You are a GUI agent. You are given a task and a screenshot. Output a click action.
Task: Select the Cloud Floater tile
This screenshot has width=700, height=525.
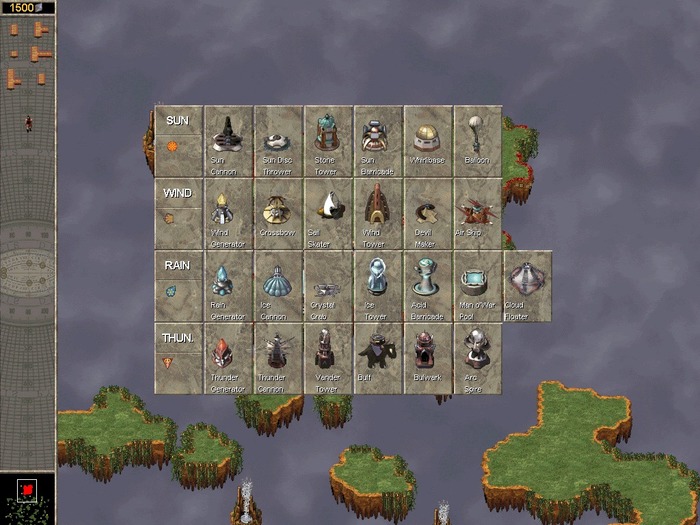[x=528, y=285]
